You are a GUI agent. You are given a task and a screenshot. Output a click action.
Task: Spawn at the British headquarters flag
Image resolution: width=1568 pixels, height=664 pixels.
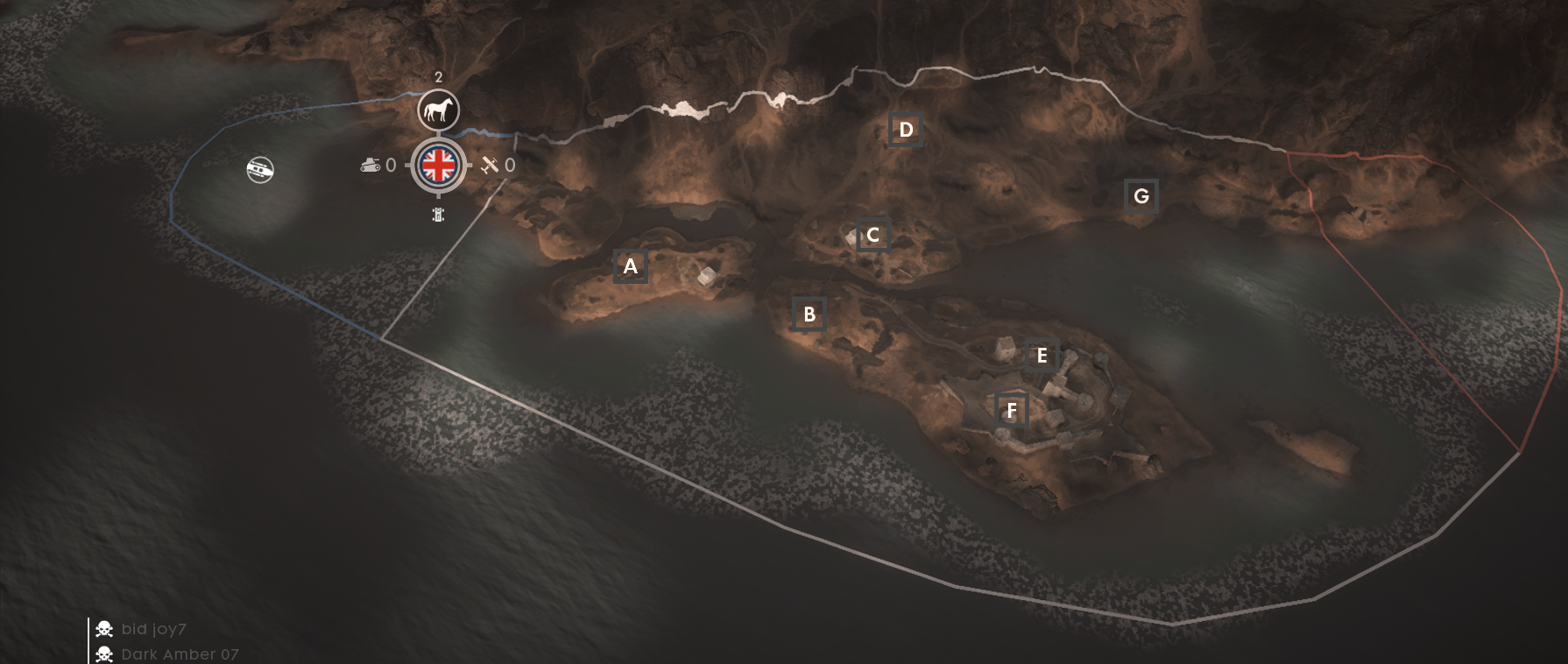[438, 165]
